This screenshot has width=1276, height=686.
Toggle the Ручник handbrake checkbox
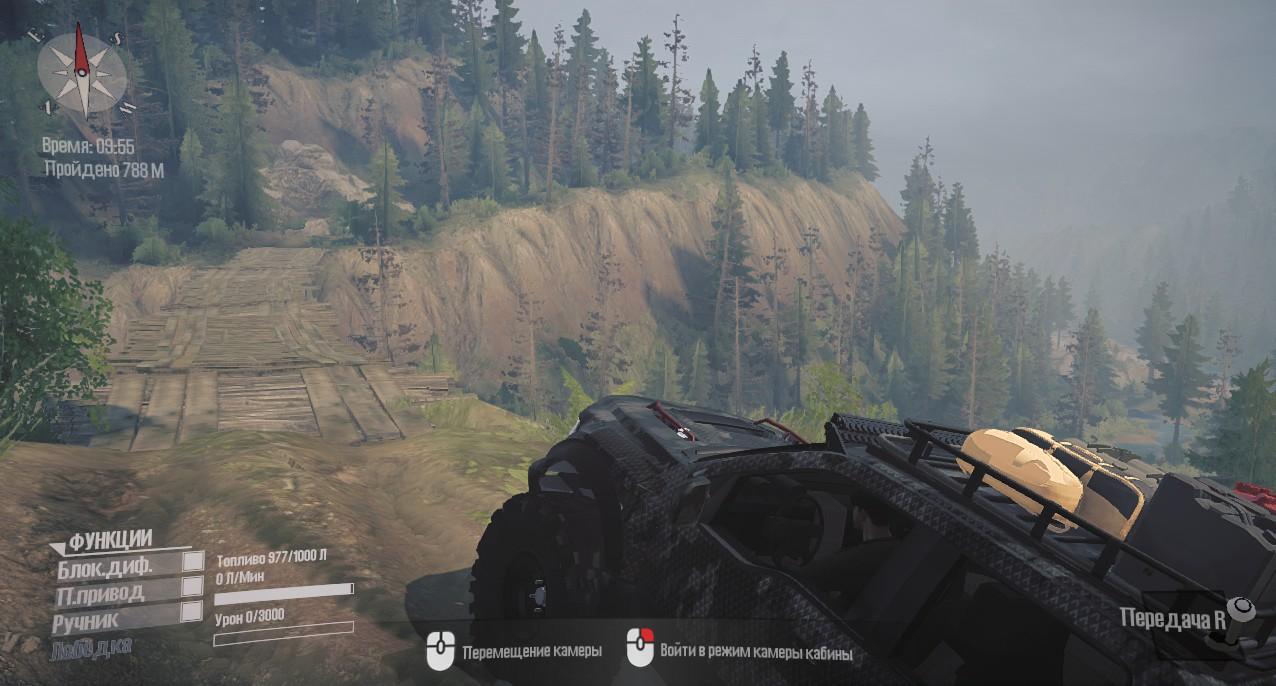pyautogui.click(x=191, y=612)
